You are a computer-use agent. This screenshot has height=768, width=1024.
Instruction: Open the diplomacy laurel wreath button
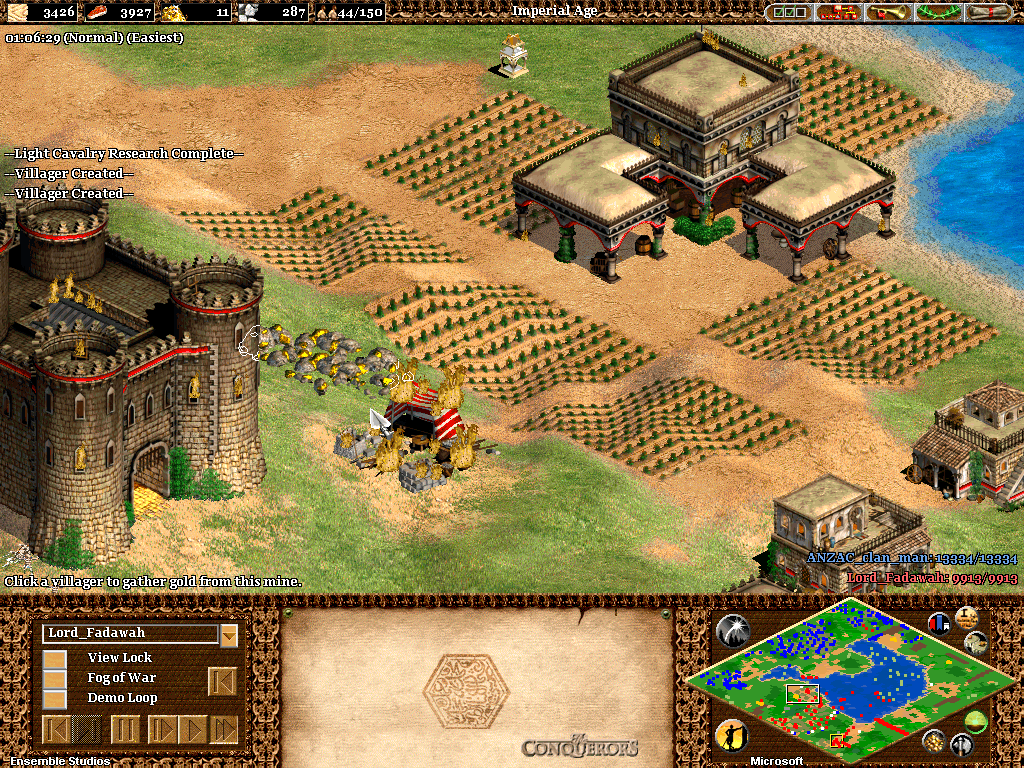(x=938, y=12)
